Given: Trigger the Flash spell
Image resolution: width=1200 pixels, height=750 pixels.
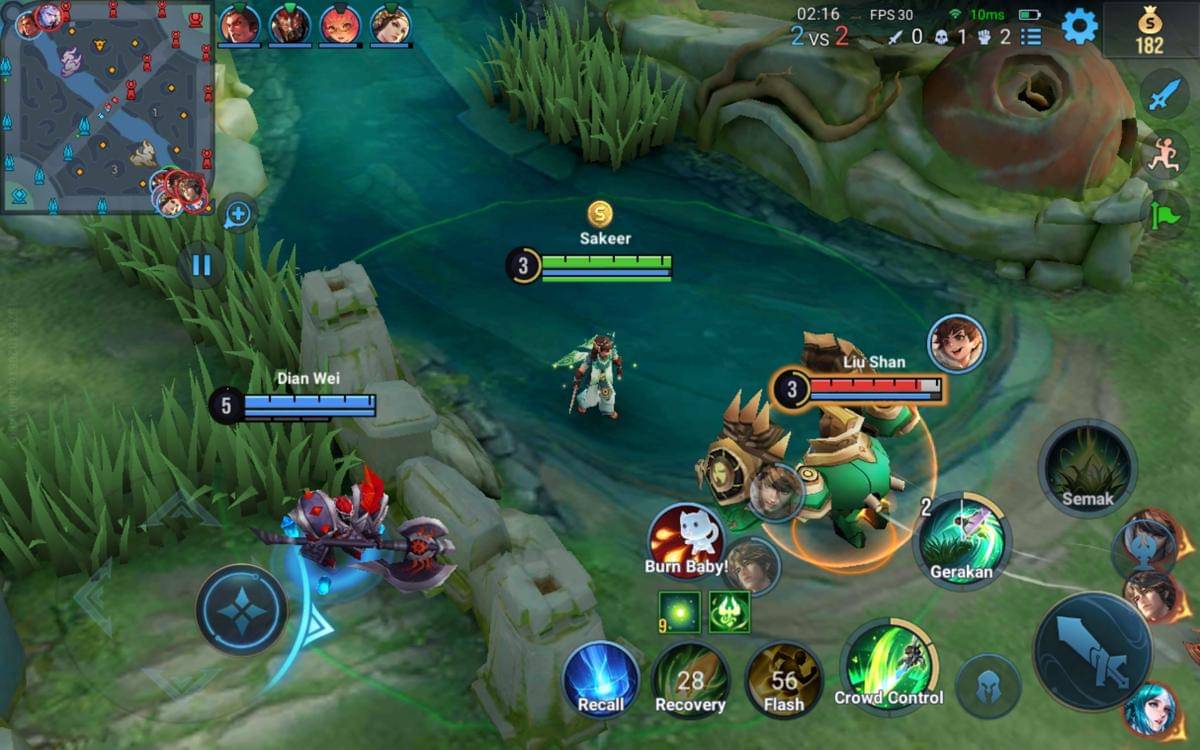Looking at the screenshot, I should (784, 680).
